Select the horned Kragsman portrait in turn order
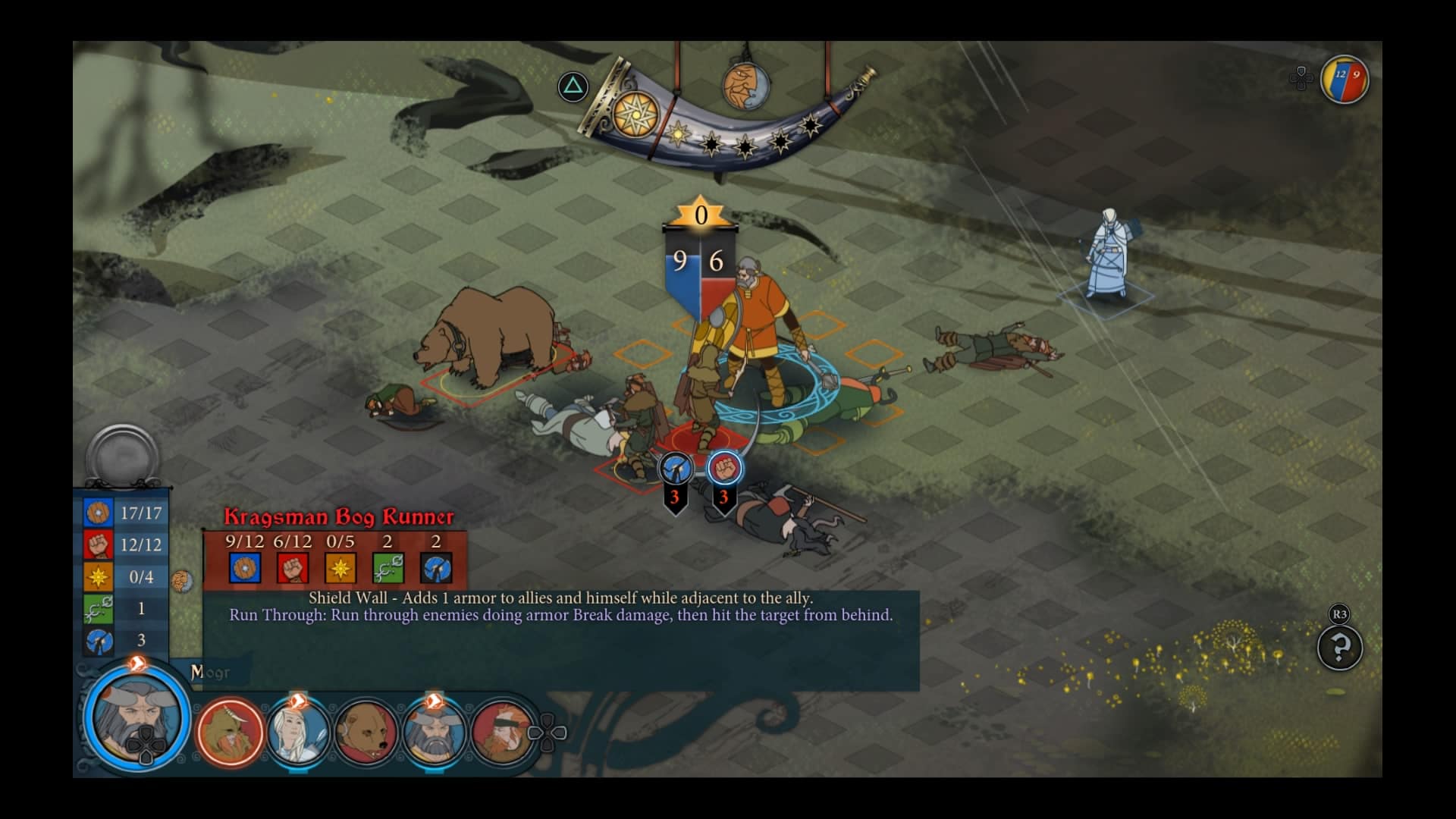This screenshot has height=819, width=1456. [231, 732]
